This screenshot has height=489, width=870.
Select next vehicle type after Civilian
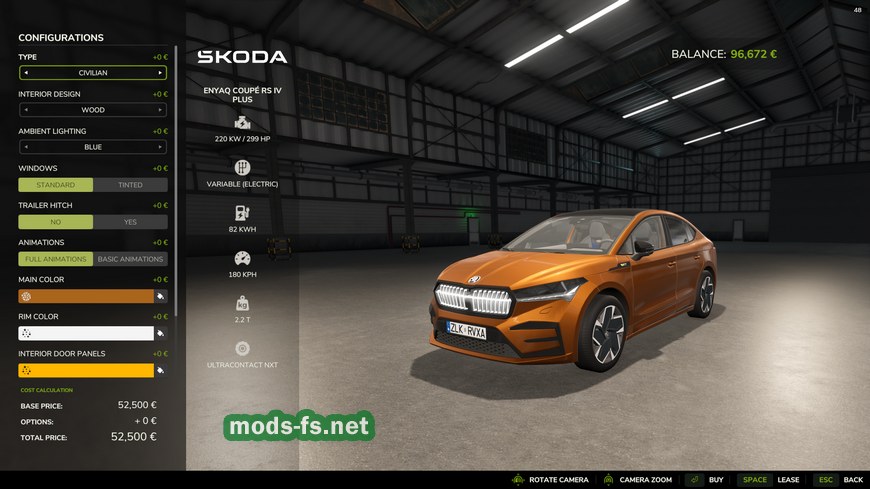coord(160,73)
